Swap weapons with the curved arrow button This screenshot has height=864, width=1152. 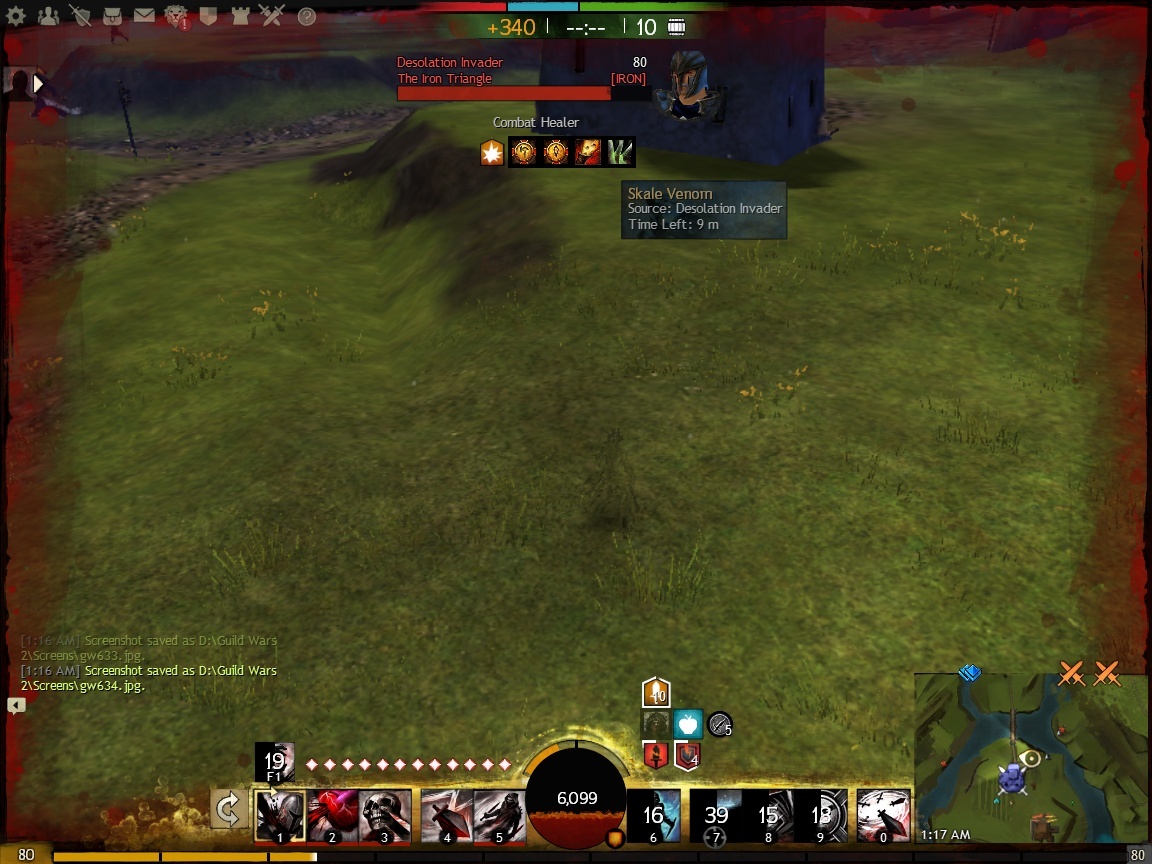229,809
